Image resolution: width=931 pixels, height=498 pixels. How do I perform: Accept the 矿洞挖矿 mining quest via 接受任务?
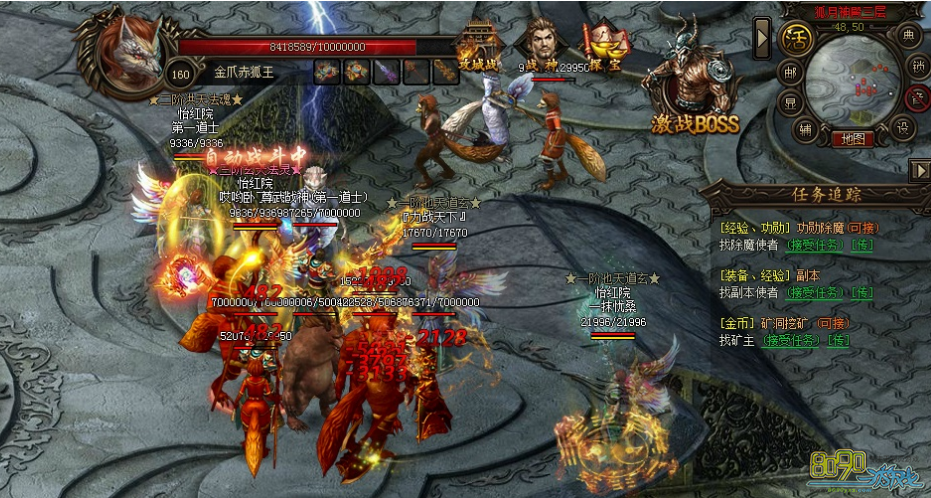tap(792, 341)
